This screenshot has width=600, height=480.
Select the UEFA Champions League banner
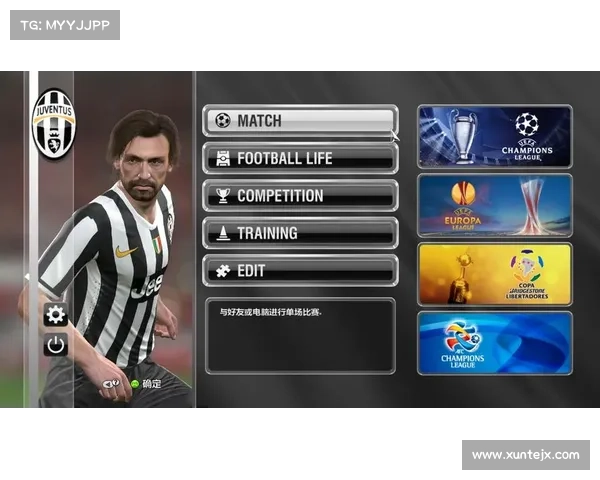[495, 136]
